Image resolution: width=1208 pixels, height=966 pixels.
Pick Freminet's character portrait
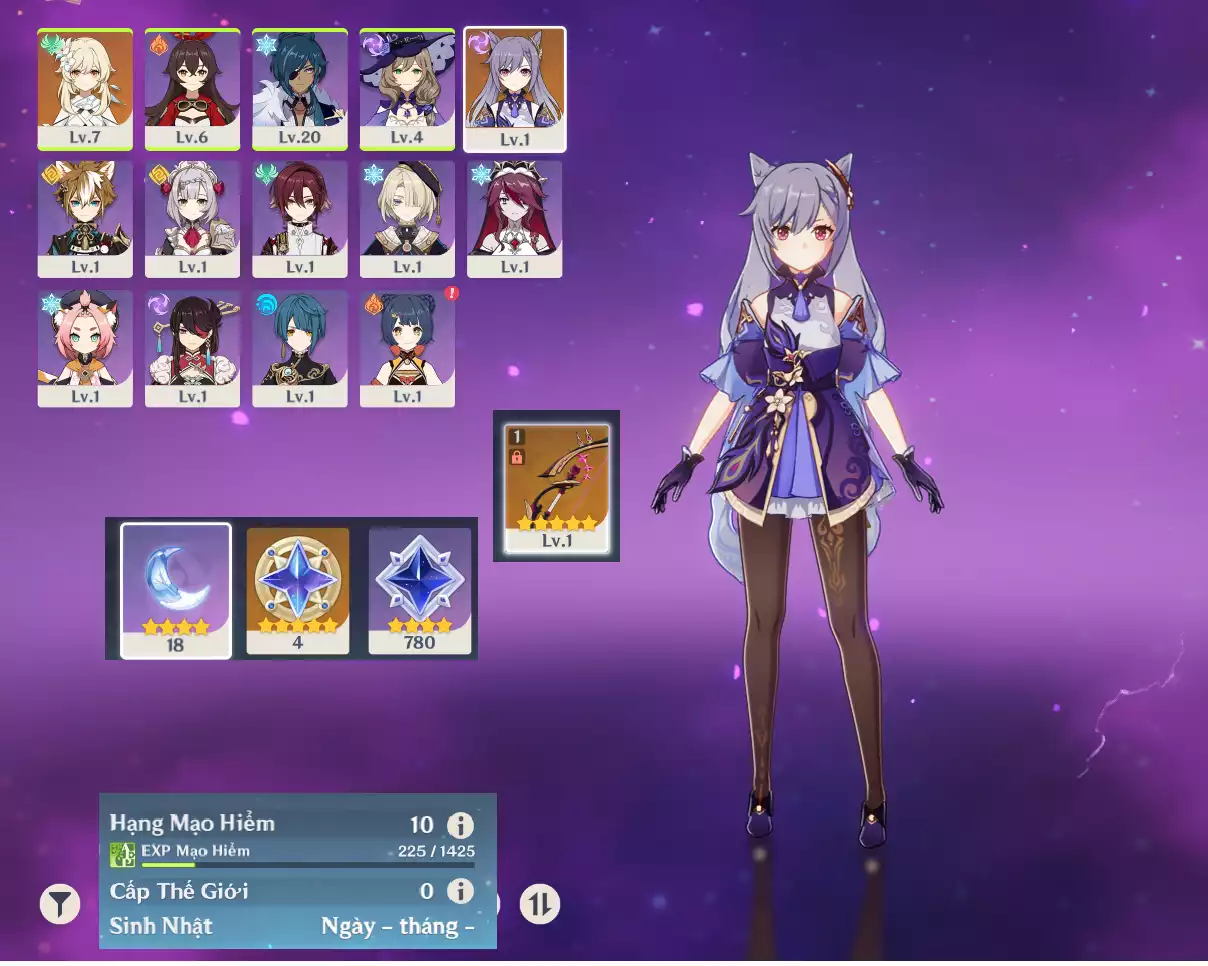click(407, 219)
